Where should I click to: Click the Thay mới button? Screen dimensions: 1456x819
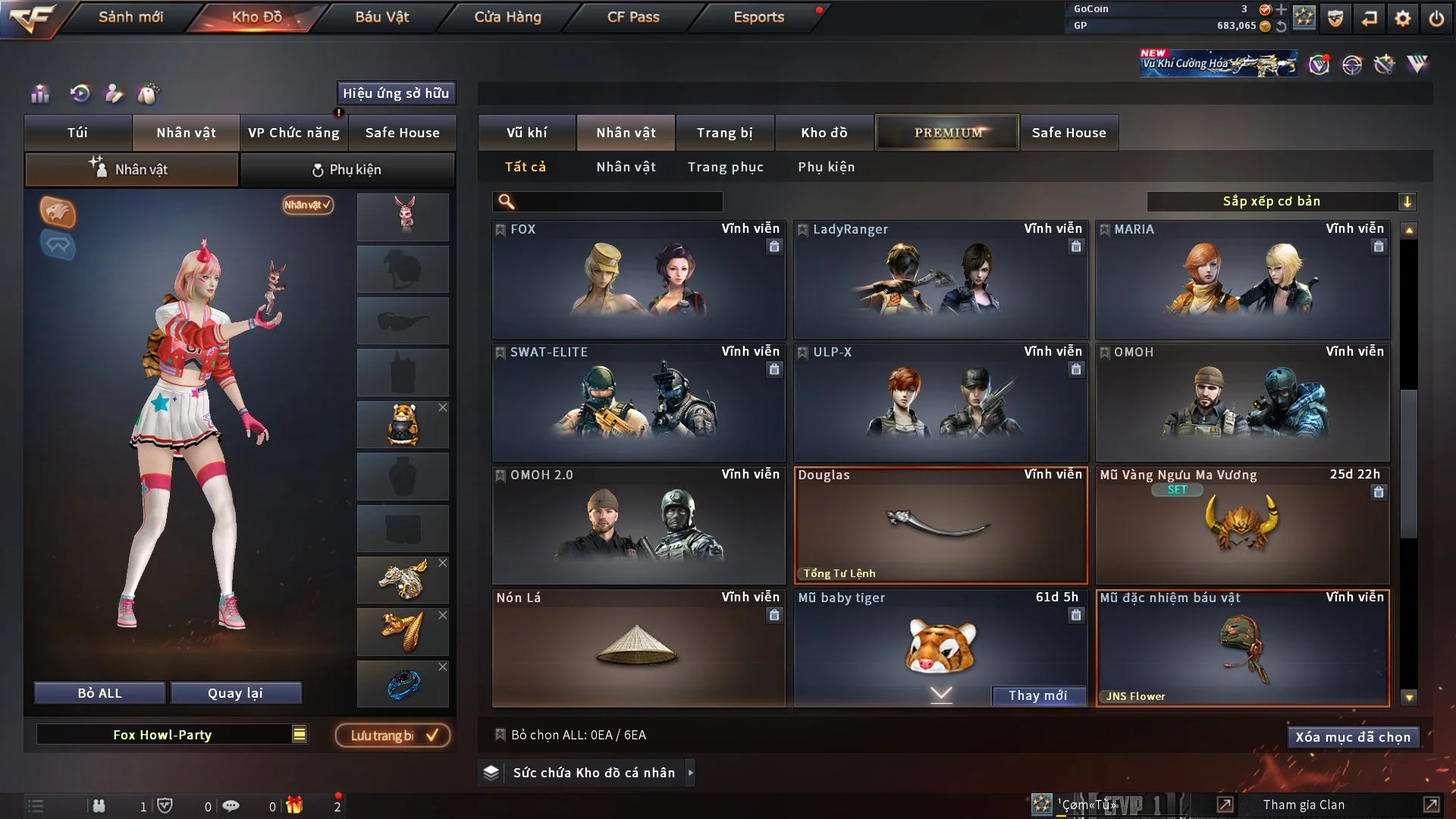(x=1037, y=695)
